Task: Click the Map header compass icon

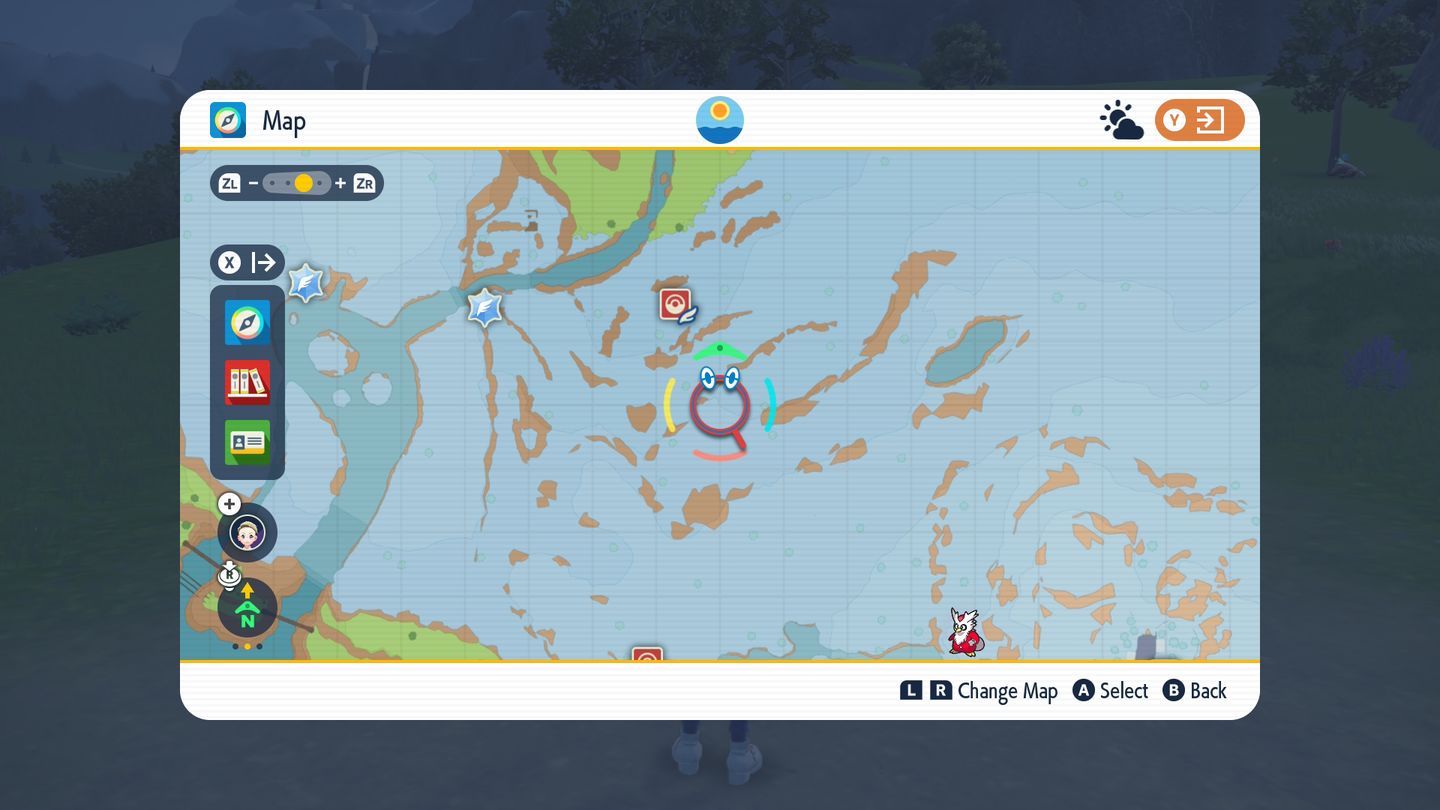Action: tap(228, 121)
